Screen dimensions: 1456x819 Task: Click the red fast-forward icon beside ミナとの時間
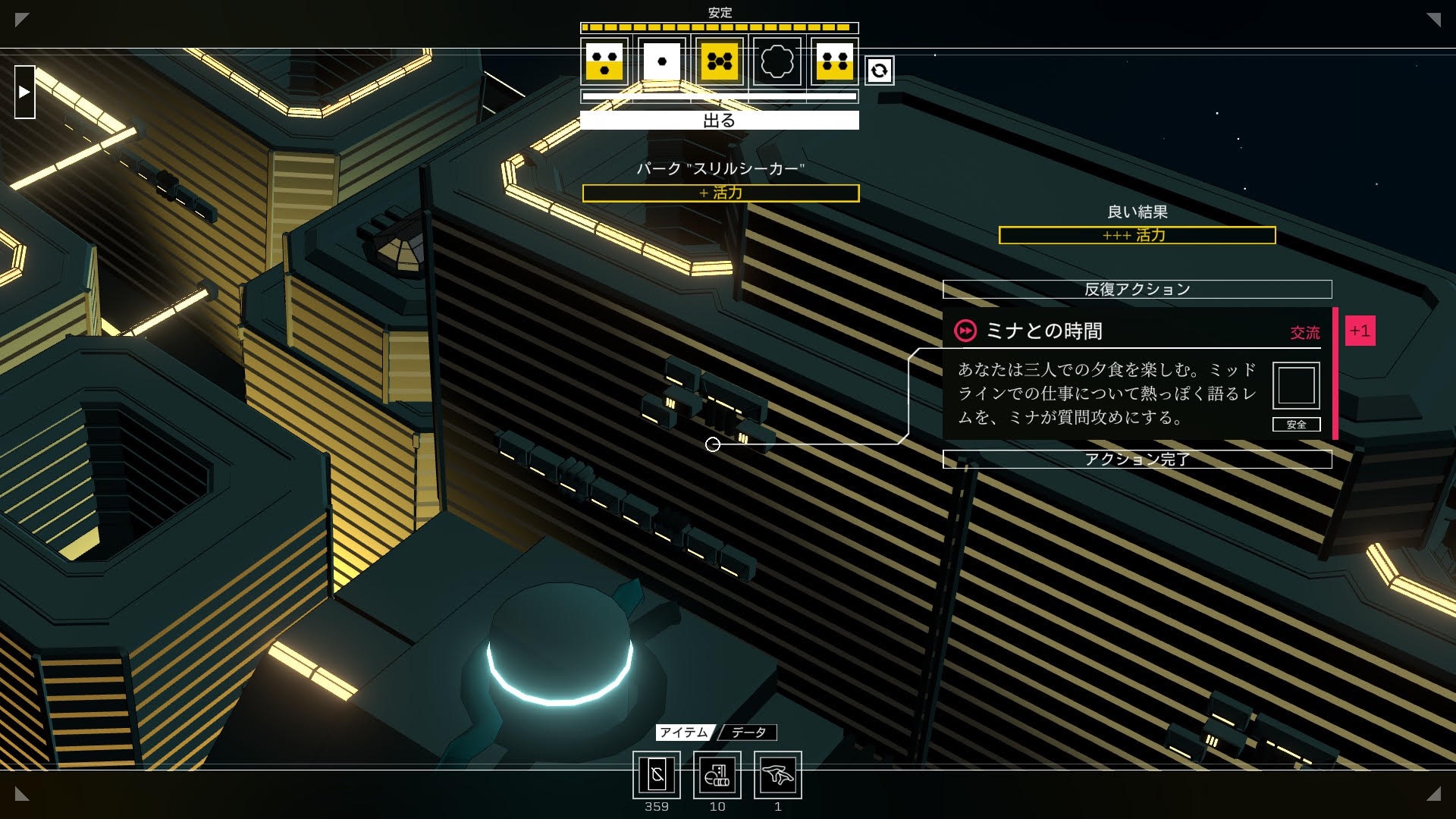pos(965,331)
